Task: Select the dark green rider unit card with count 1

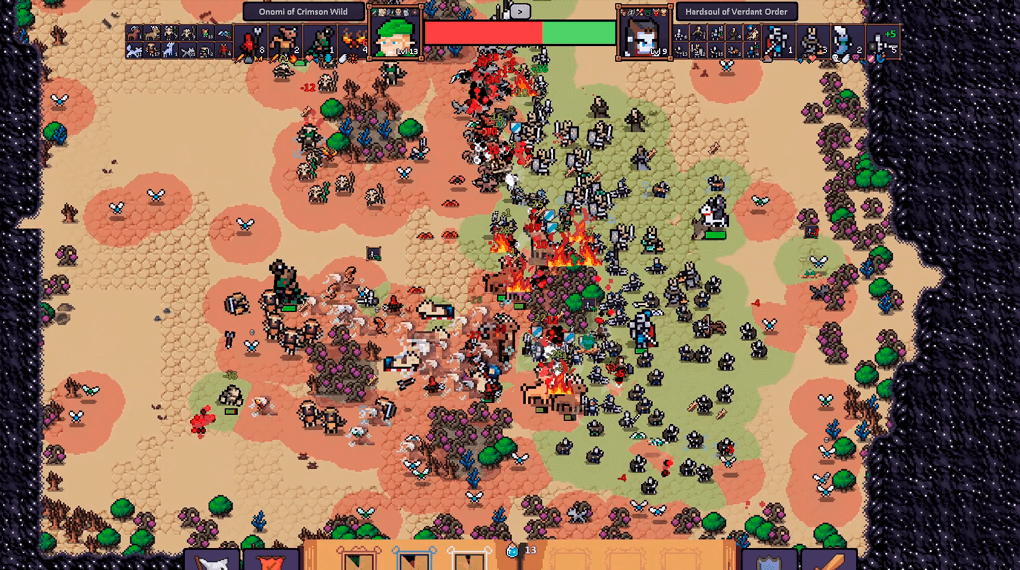Action: point(320,42)
